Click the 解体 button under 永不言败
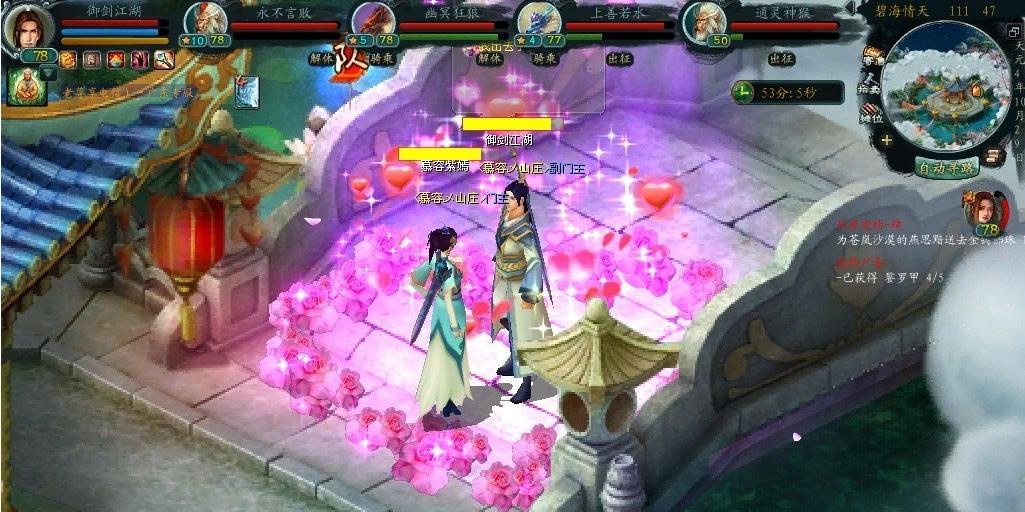Viewport: 1025px width, 512px height. (322, 59)
